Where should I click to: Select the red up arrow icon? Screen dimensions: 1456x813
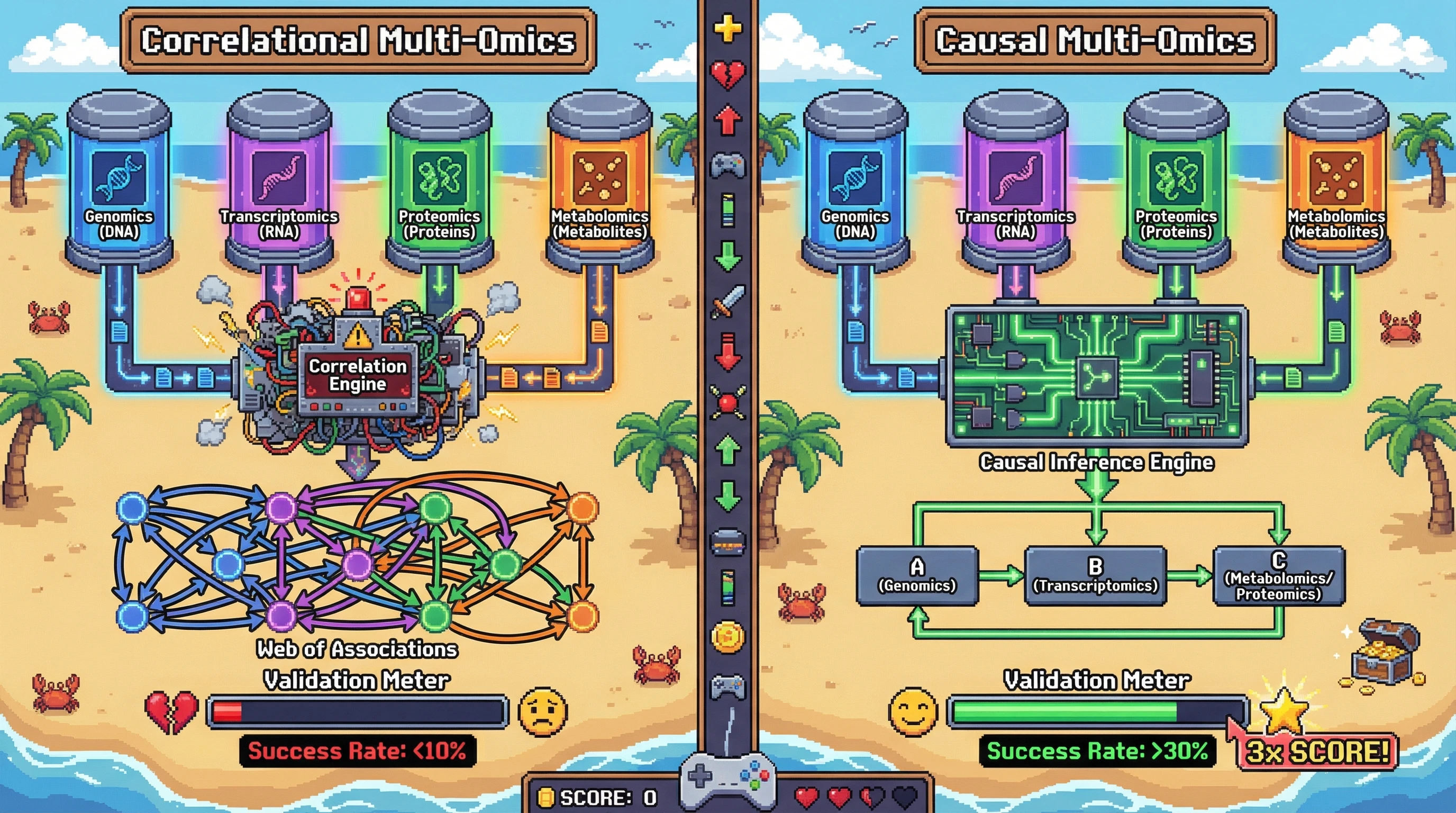tap(727, 119)
